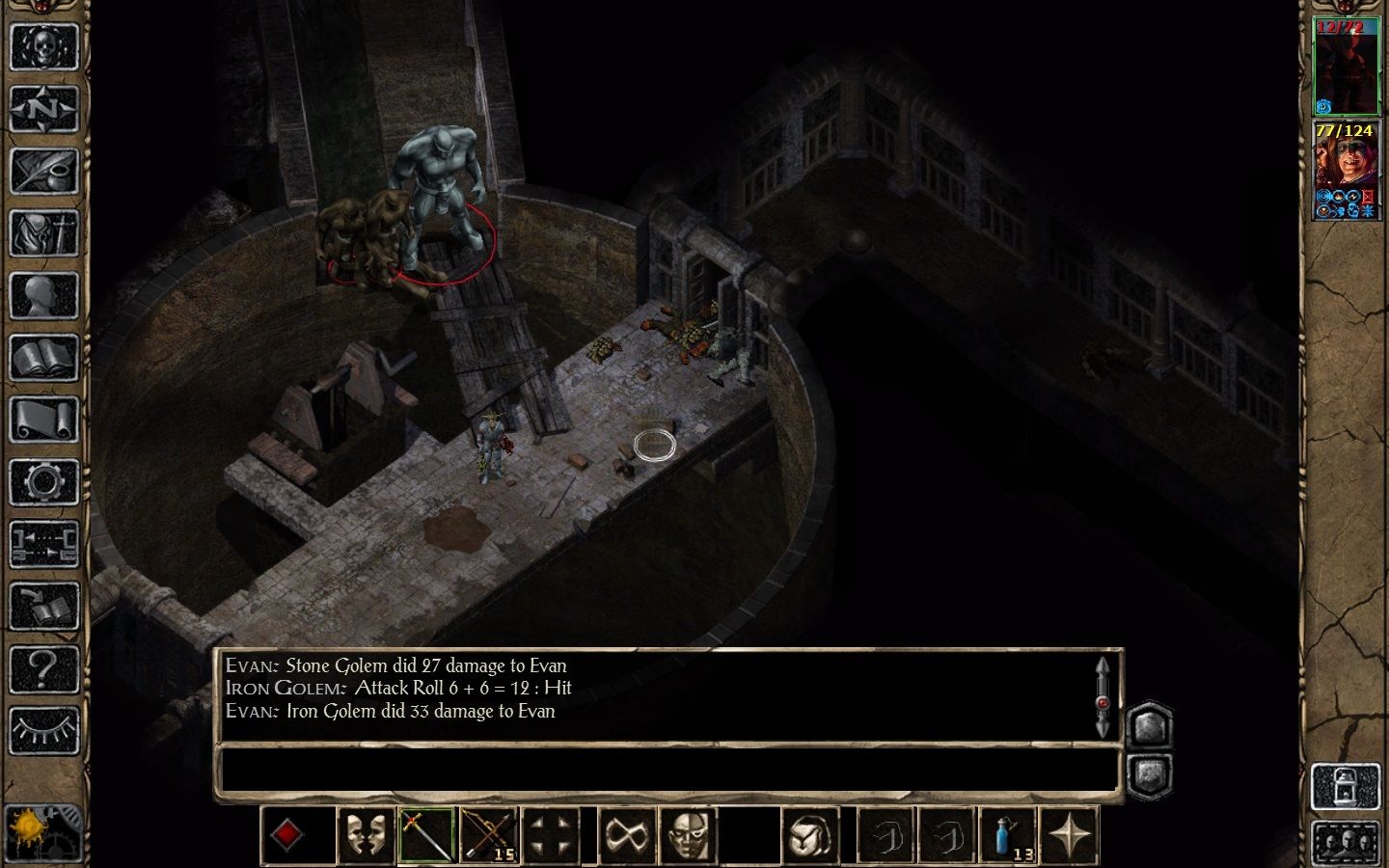
Task: Select all party members with the helmets button
Action: coord(1347,841)
